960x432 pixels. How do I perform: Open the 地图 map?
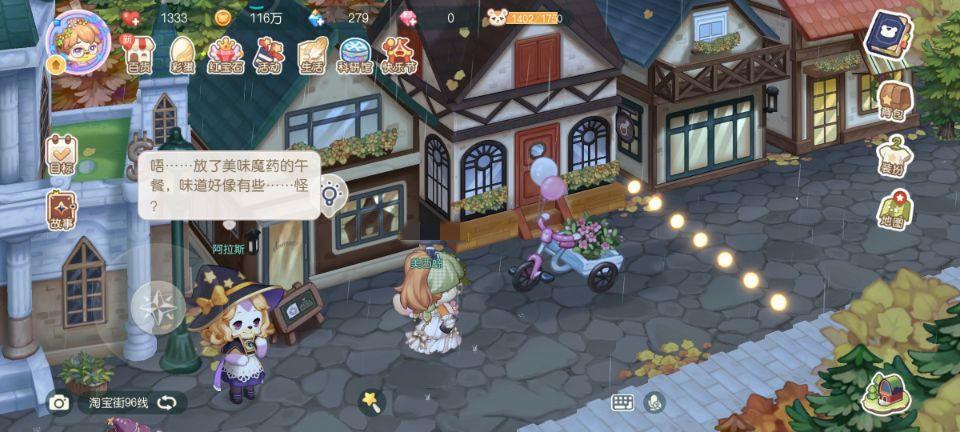[891, 209]
